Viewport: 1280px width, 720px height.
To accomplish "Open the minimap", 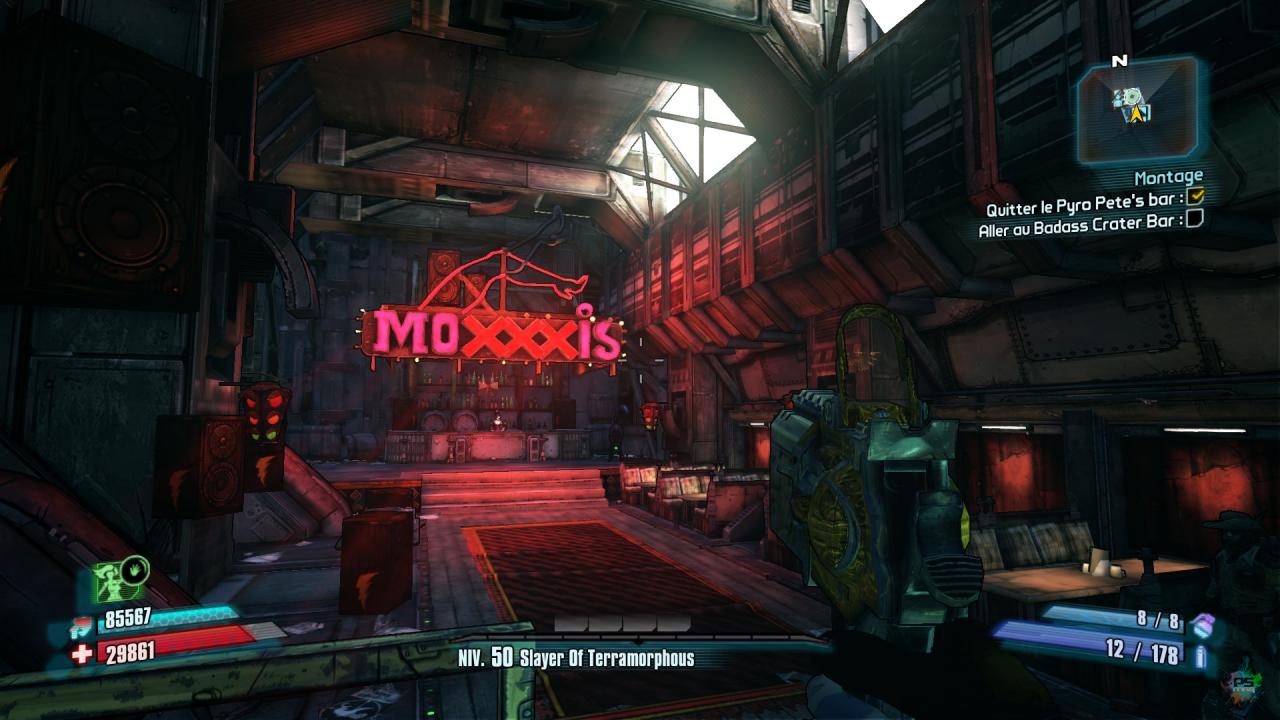I will [x=1138, y=108].
